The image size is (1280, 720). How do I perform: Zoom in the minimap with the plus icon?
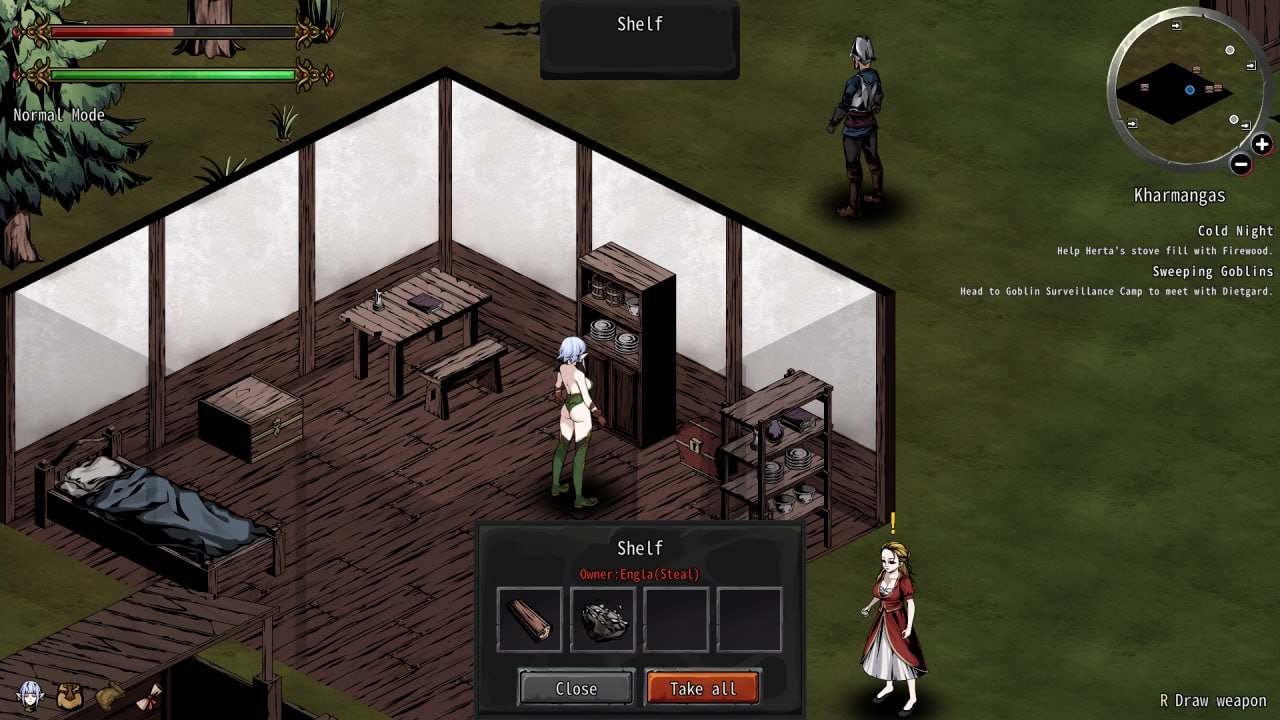(1261, 143)
